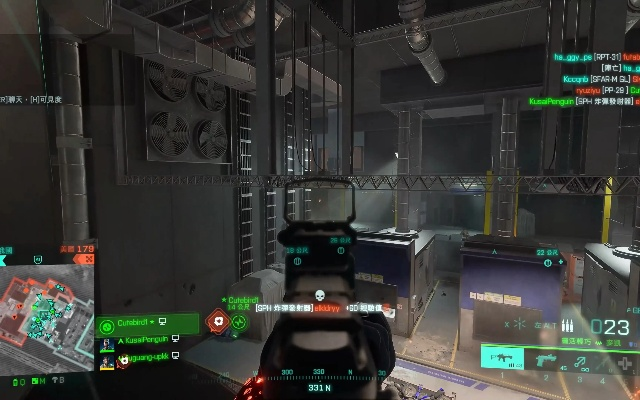This screenshot has height=400, width=640.
Task: Switch to the pistol sidearm slot
Action: coord(547,358)
